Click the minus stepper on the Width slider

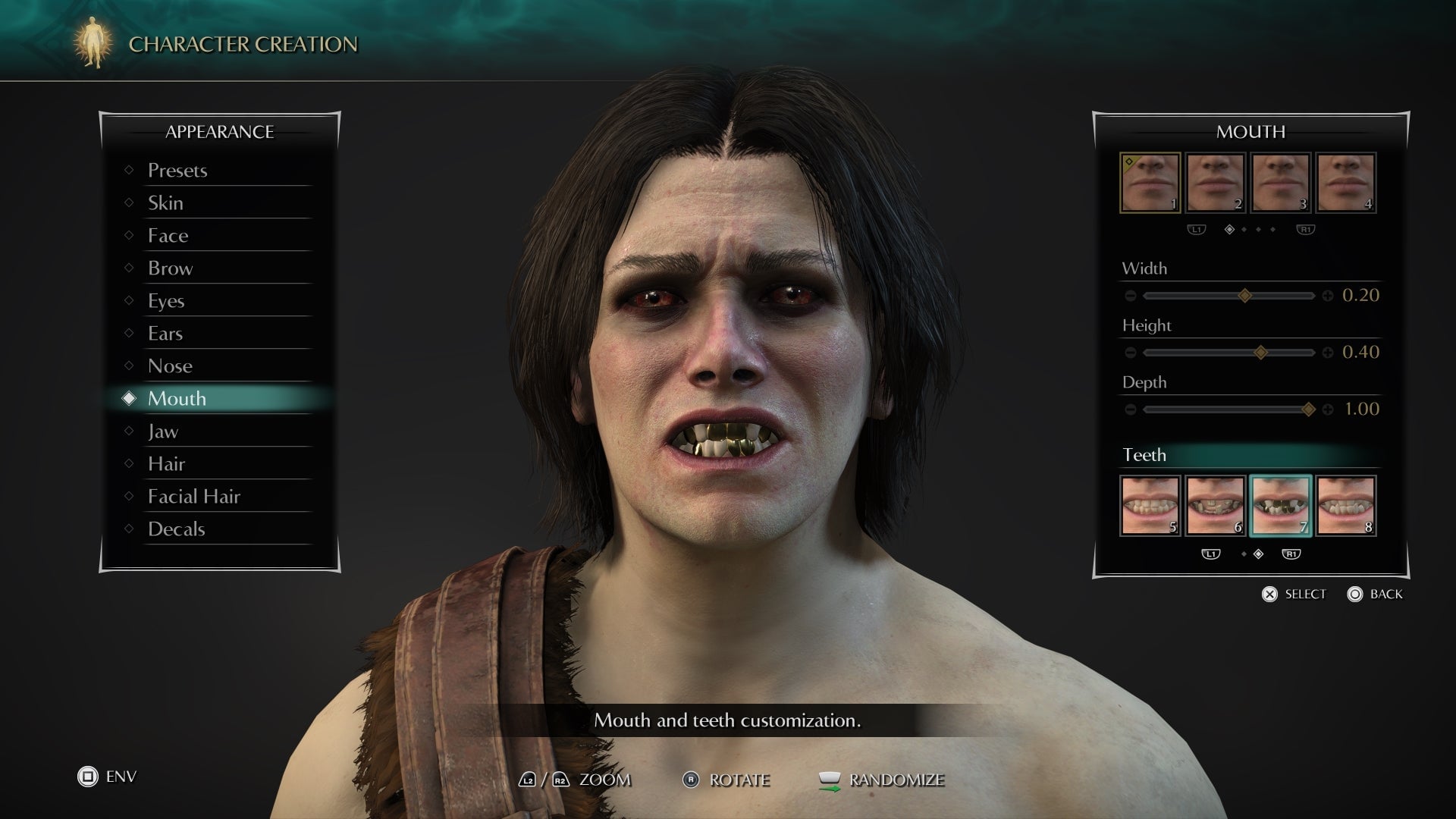click(1132, 296)
